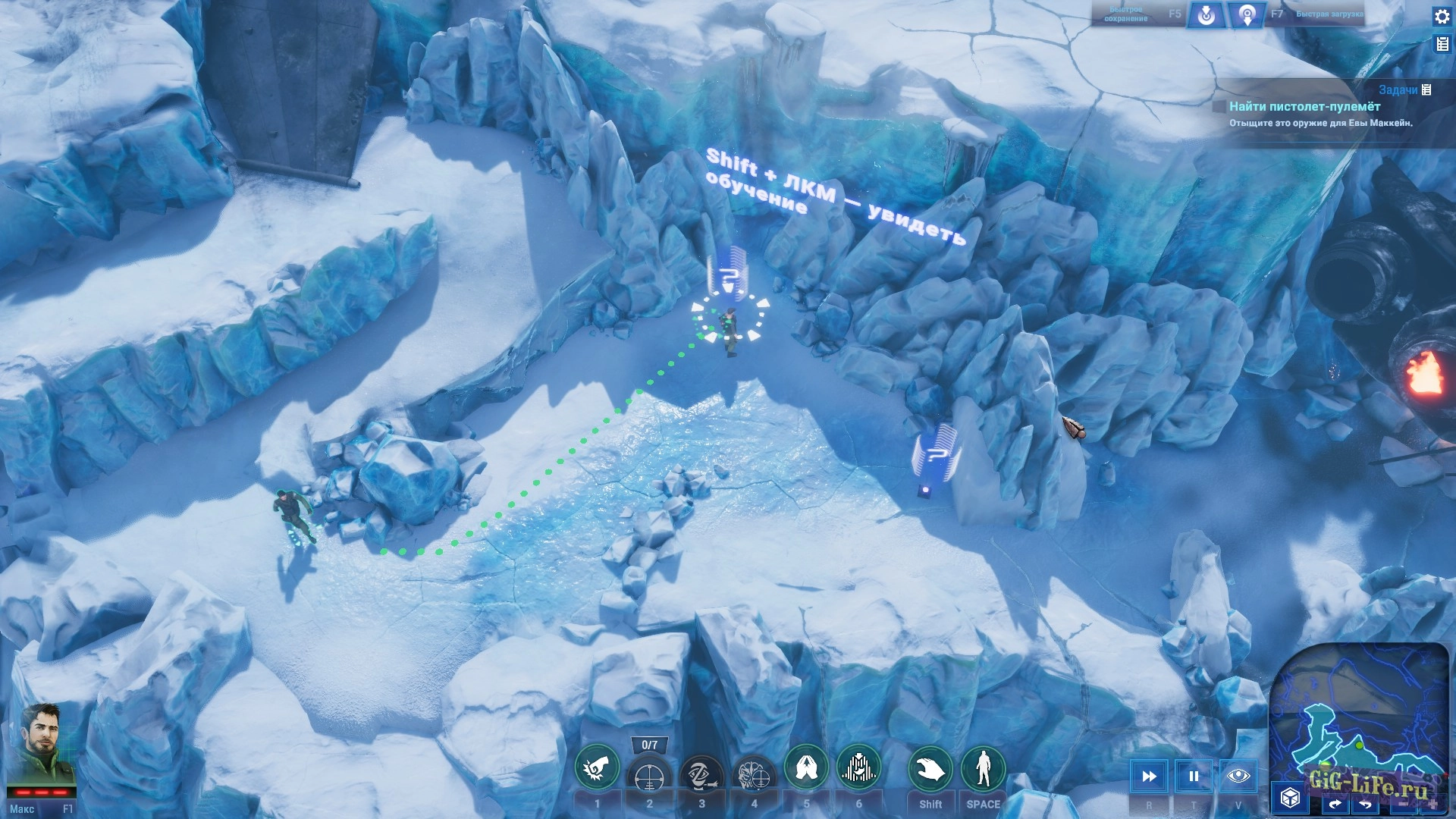Image resolution: width=1456 pixels, height=819 pixels.
Task: Open the task list below the gear
Action: pyautogui.click(x=1442, y=45)
